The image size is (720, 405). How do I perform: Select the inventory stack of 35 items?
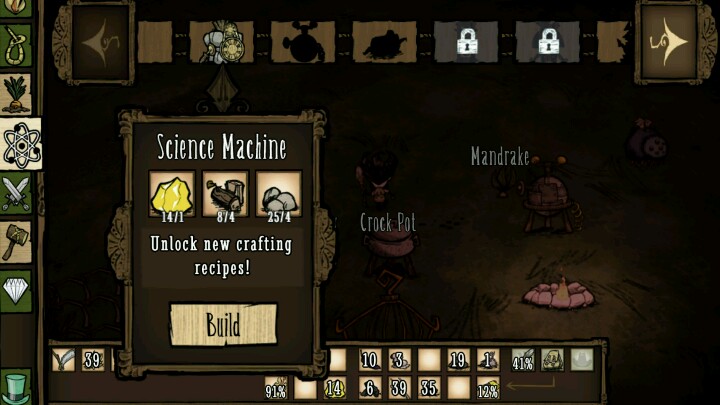coord(429,388)
